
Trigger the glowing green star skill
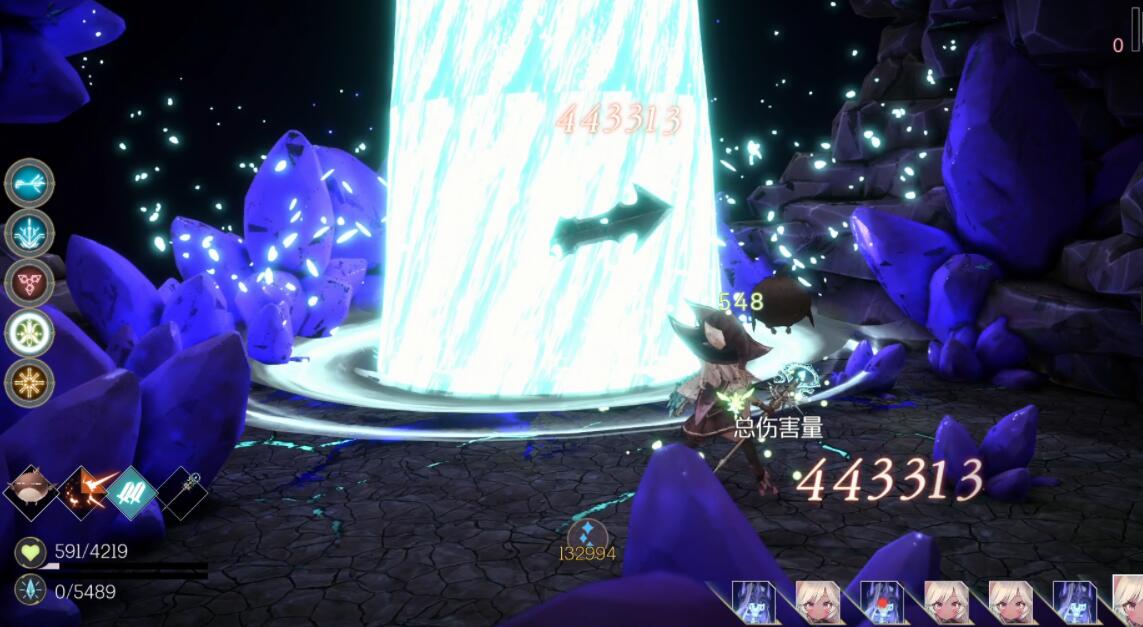pos(29,332)
